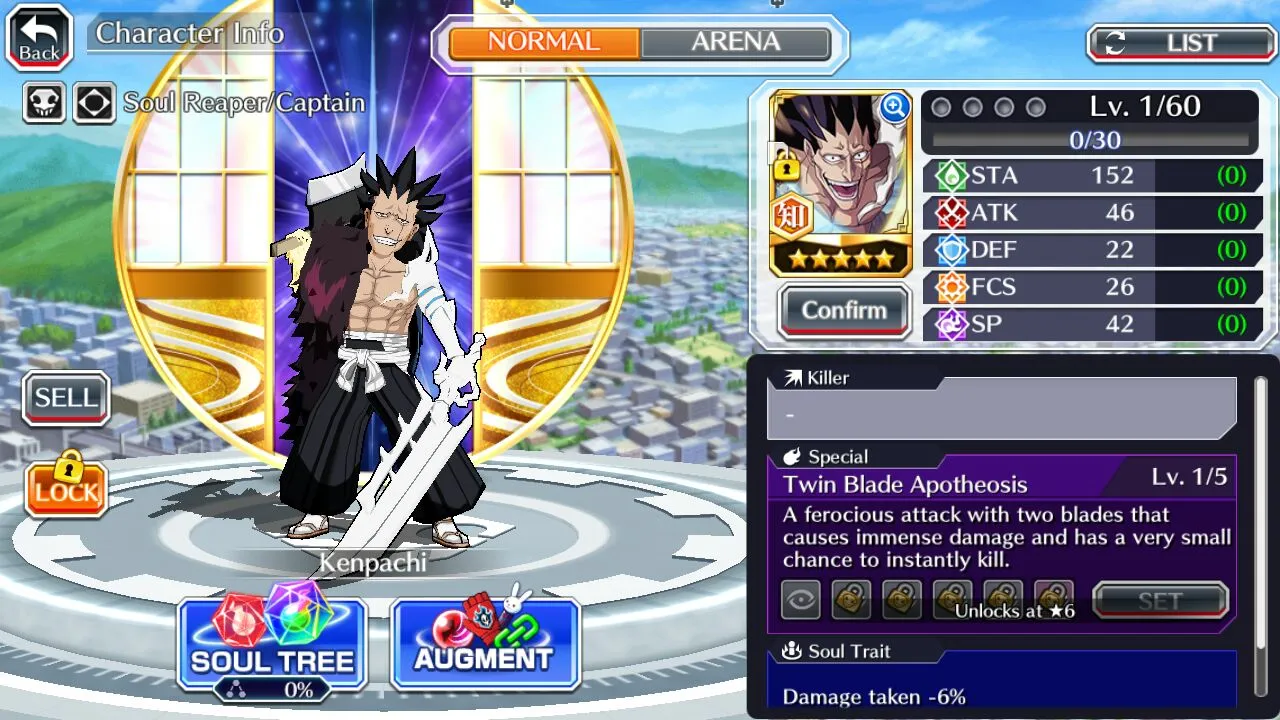Screen dimensions: 1280x720
Task: Select Kenpachi's character portrait thumbnail
Action: (x=840, y=180)
